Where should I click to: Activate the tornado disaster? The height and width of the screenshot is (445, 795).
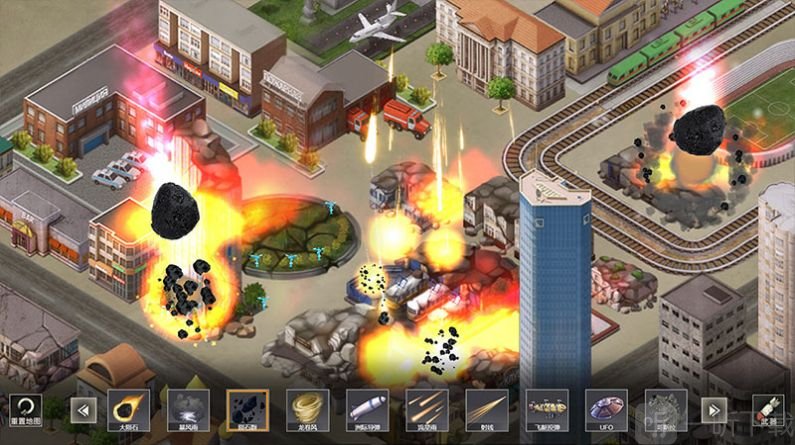(x=307, y=409)
